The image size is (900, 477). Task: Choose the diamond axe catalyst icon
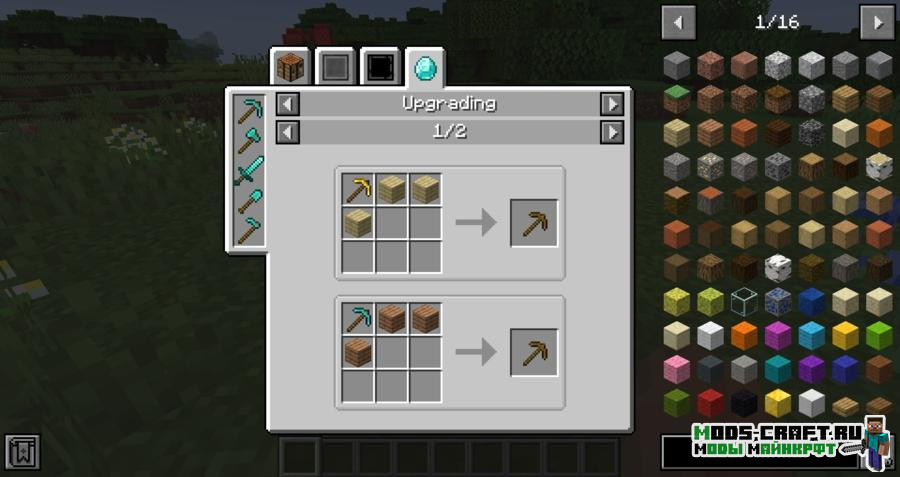(247, 139)
